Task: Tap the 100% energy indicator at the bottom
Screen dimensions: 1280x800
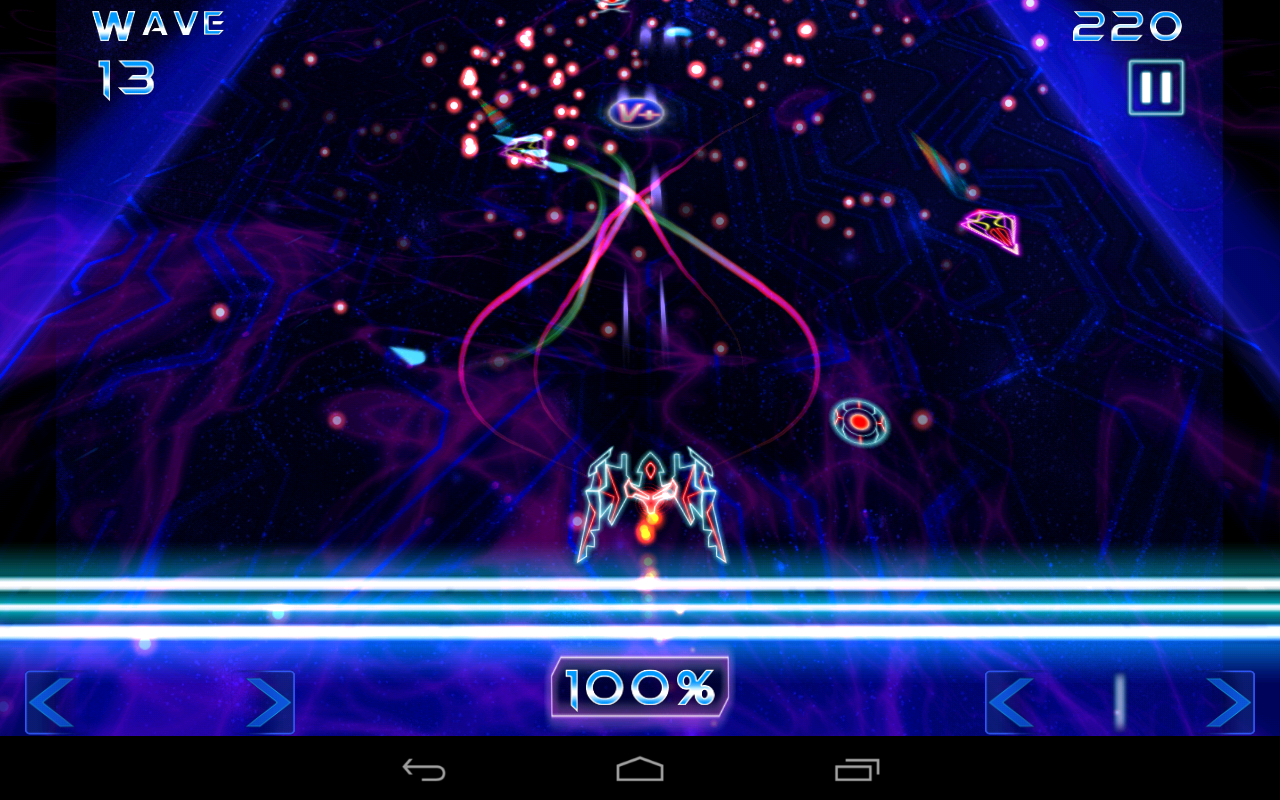Action: click(641, 686)
